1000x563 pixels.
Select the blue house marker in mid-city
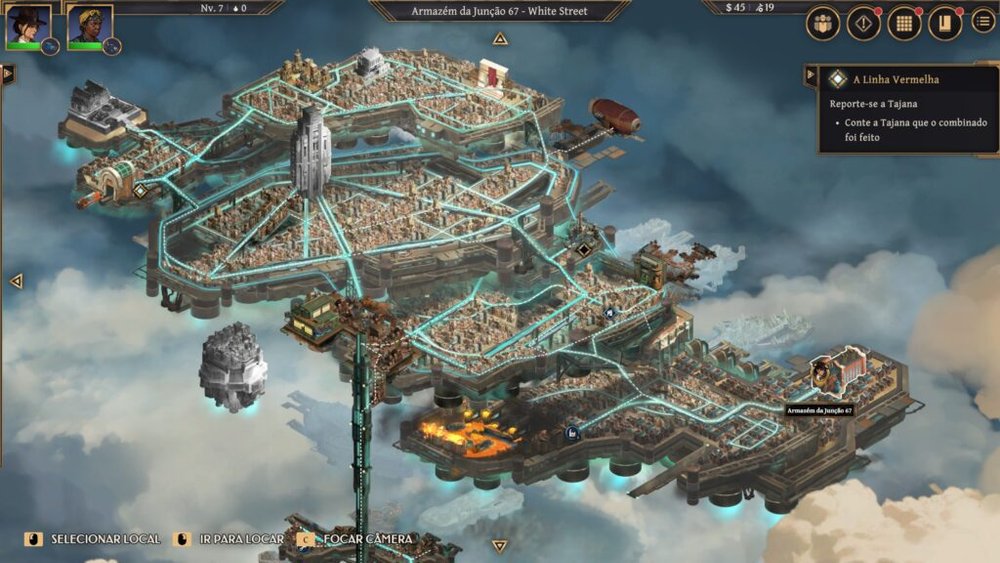(608, 313)
